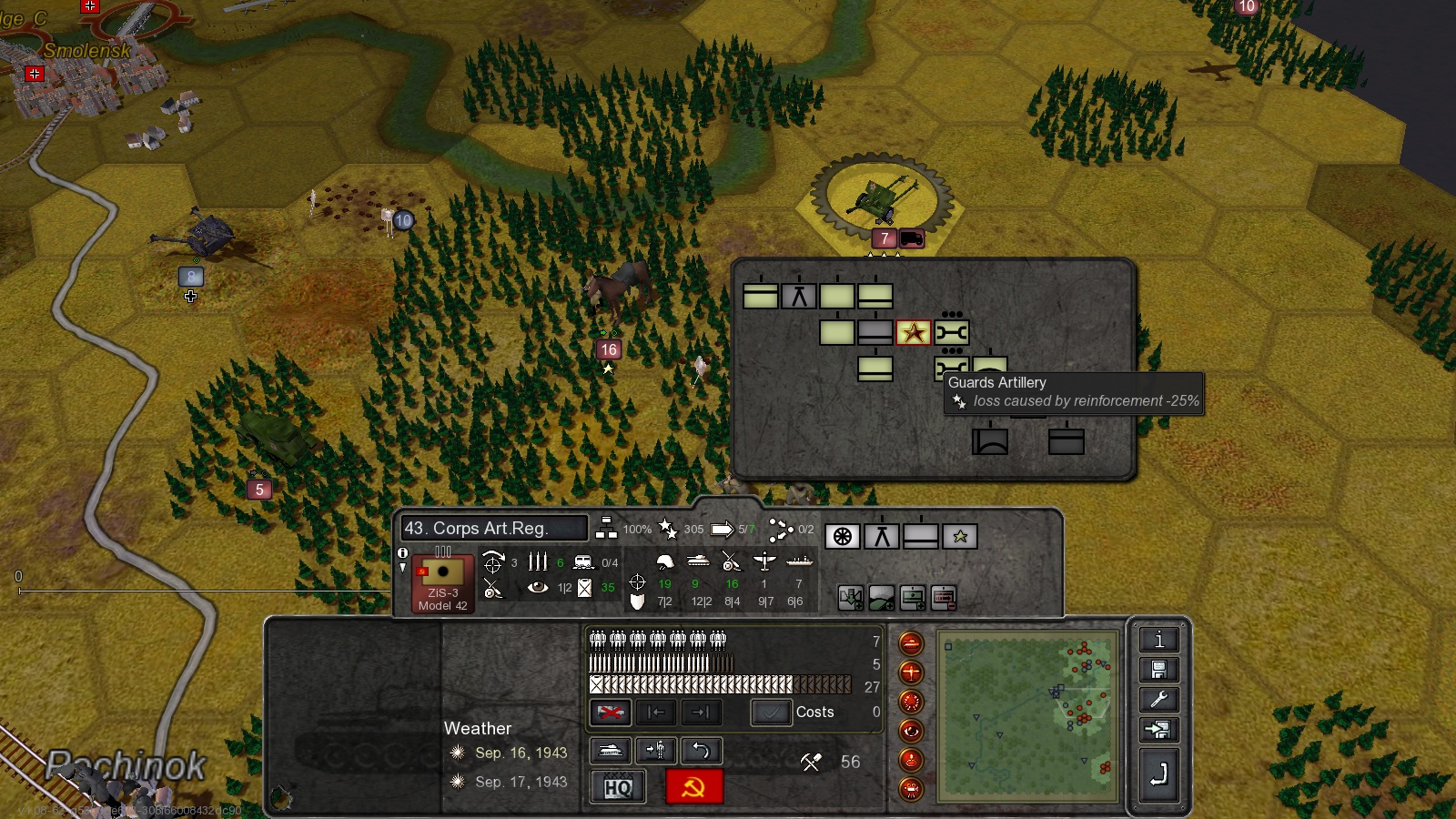Confirm costs with the checkmark button
This screenshot has height=819, width=1456.
click(770, 713)
